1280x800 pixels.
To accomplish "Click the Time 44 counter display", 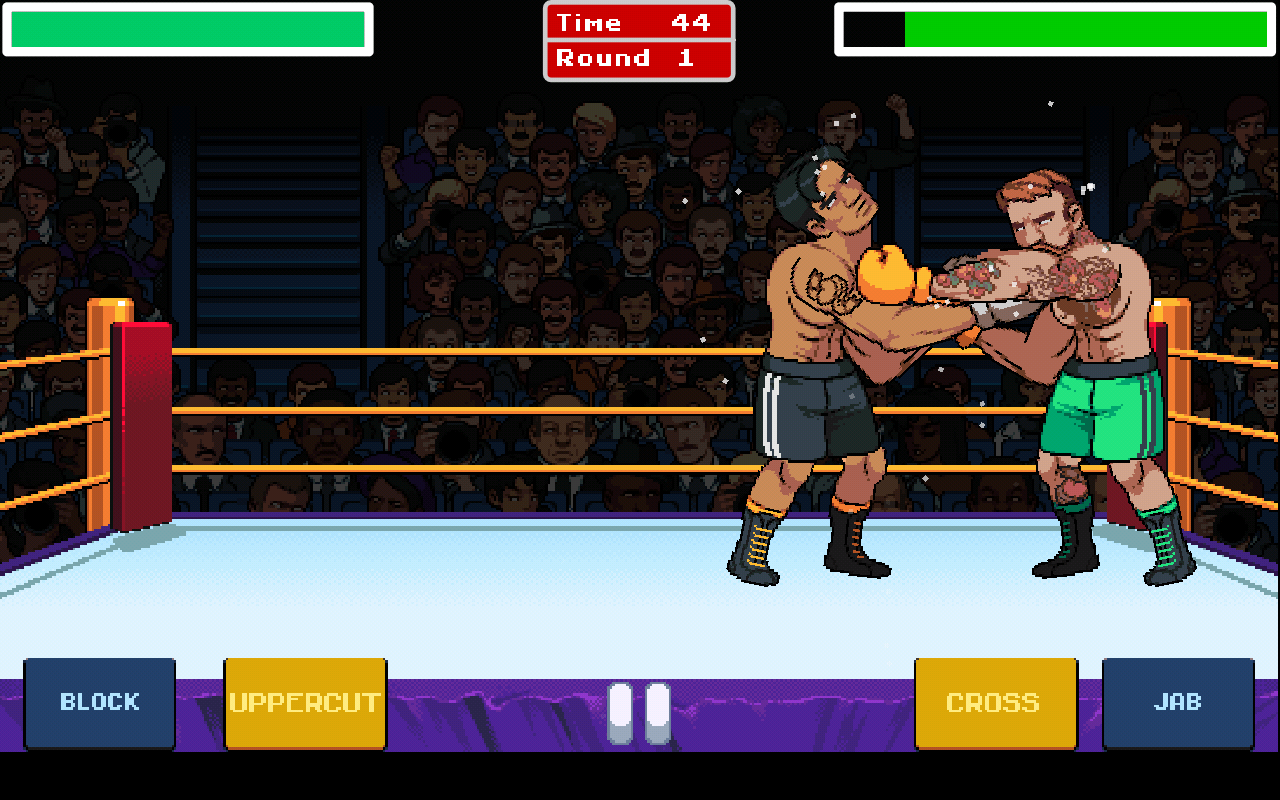I will tap(639, 22).
